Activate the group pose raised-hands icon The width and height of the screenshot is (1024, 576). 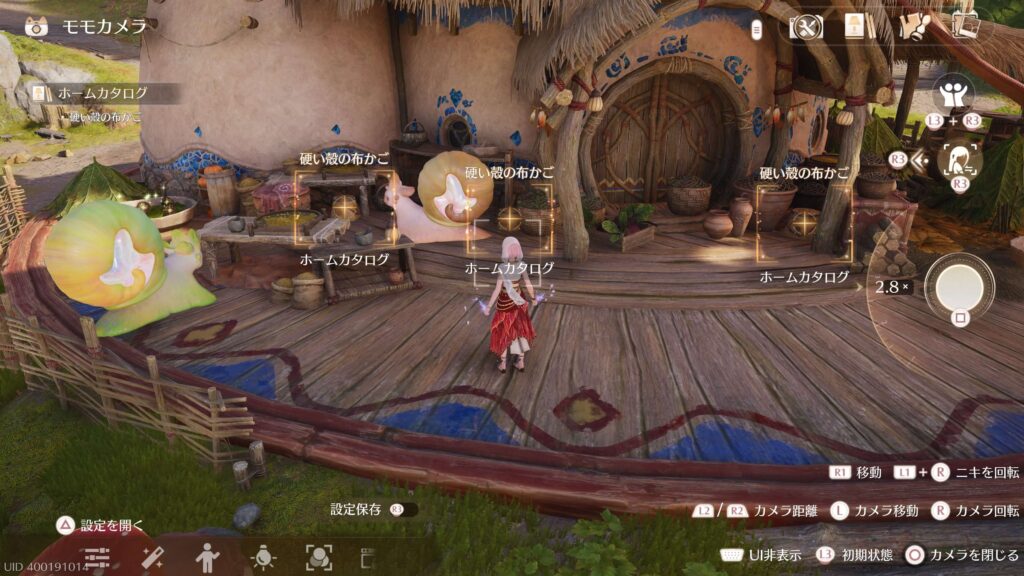[953, 95]
